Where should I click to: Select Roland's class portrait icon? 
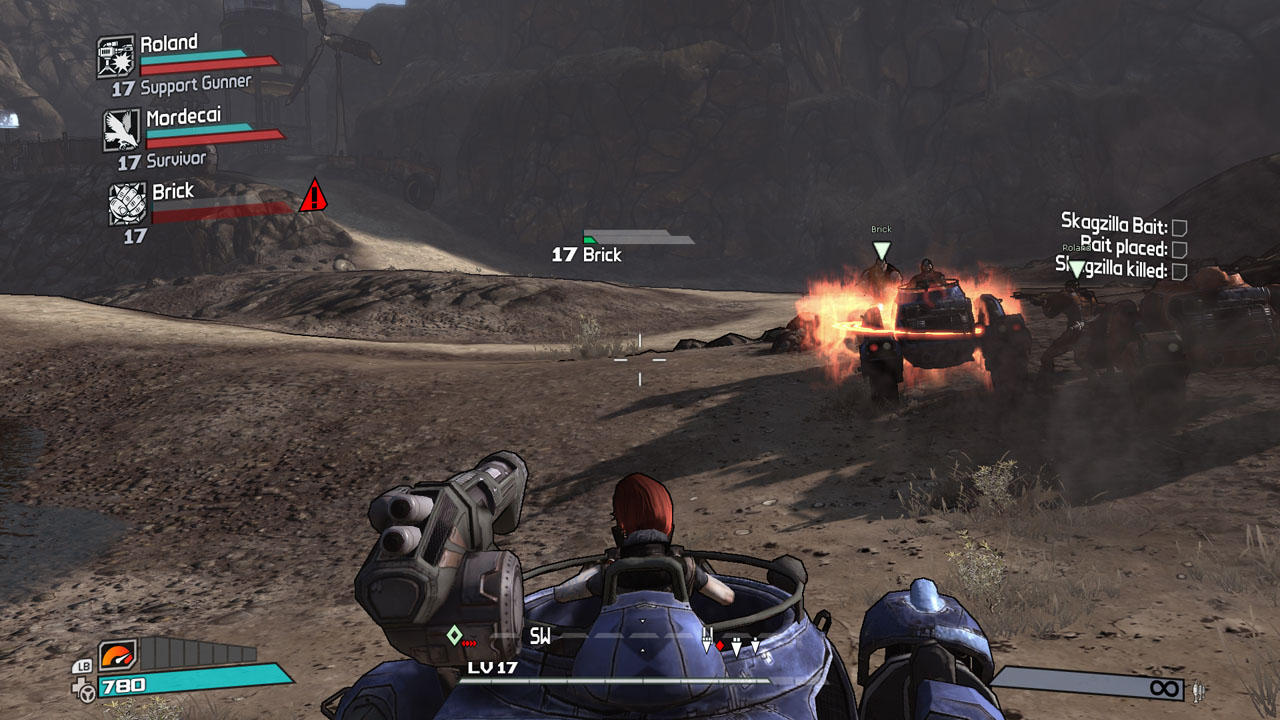coord(116,56)
